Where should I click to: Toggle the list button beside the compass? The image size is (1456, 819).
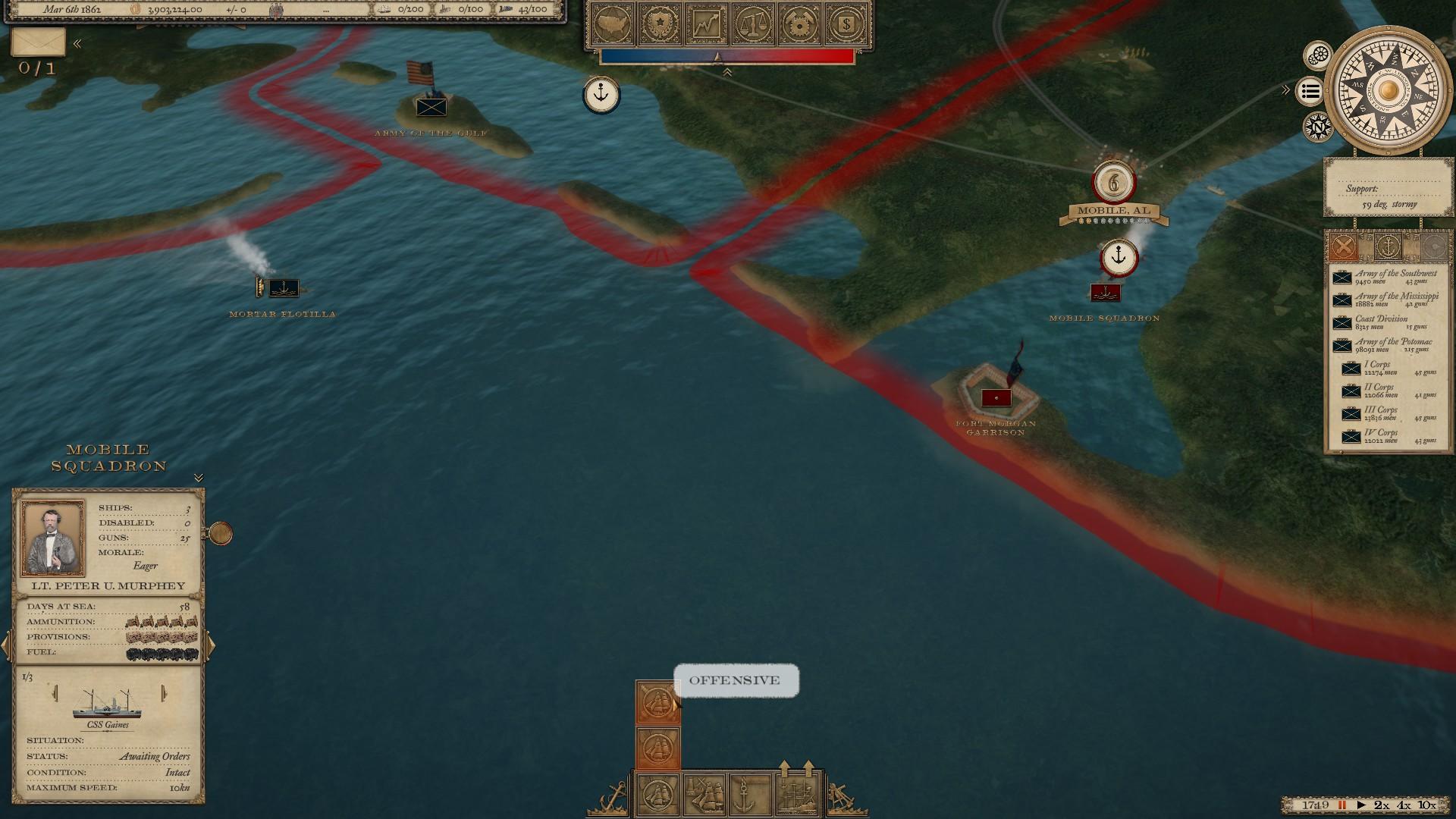pyautogui.click(x=1310, y=92)
